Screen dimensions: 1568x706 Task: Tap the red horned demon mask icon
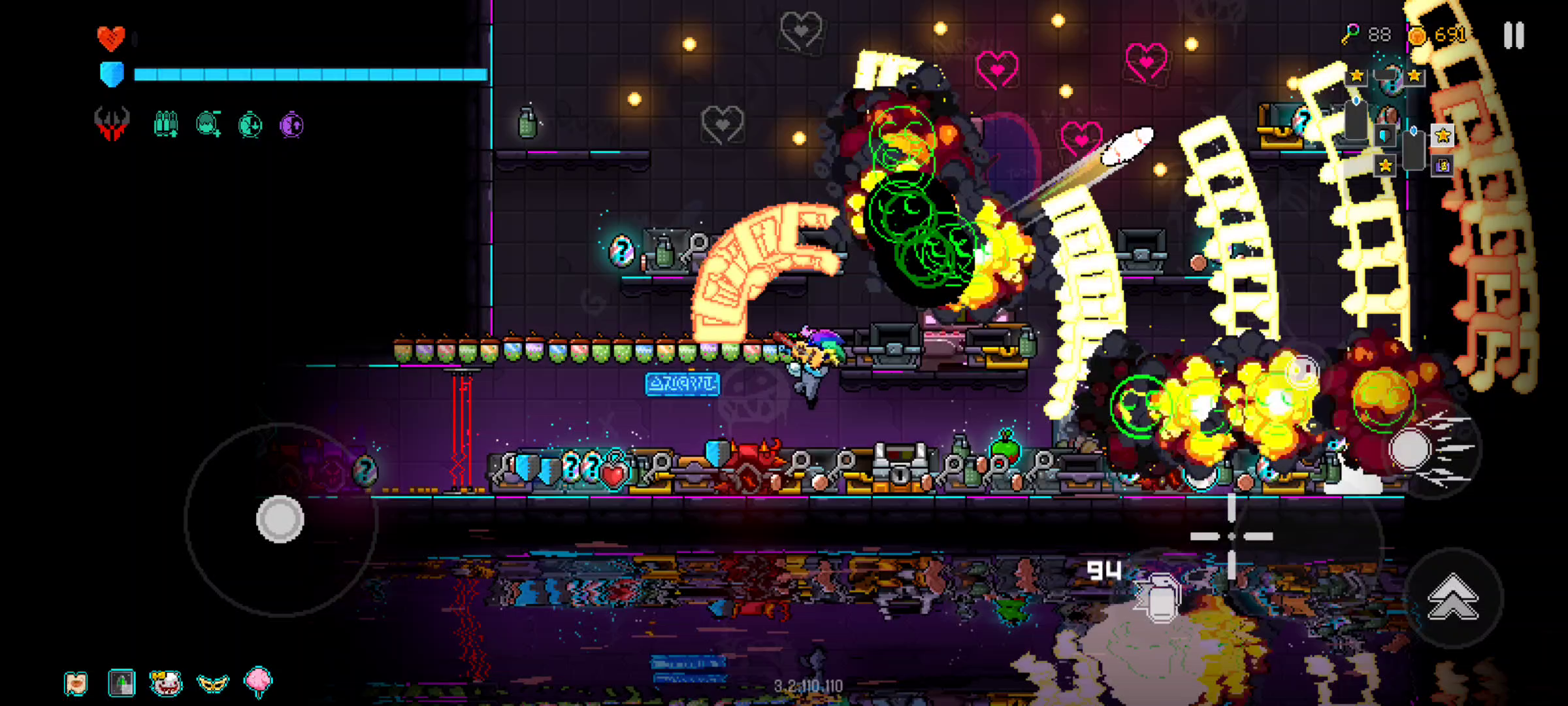(x=112, y=124)
